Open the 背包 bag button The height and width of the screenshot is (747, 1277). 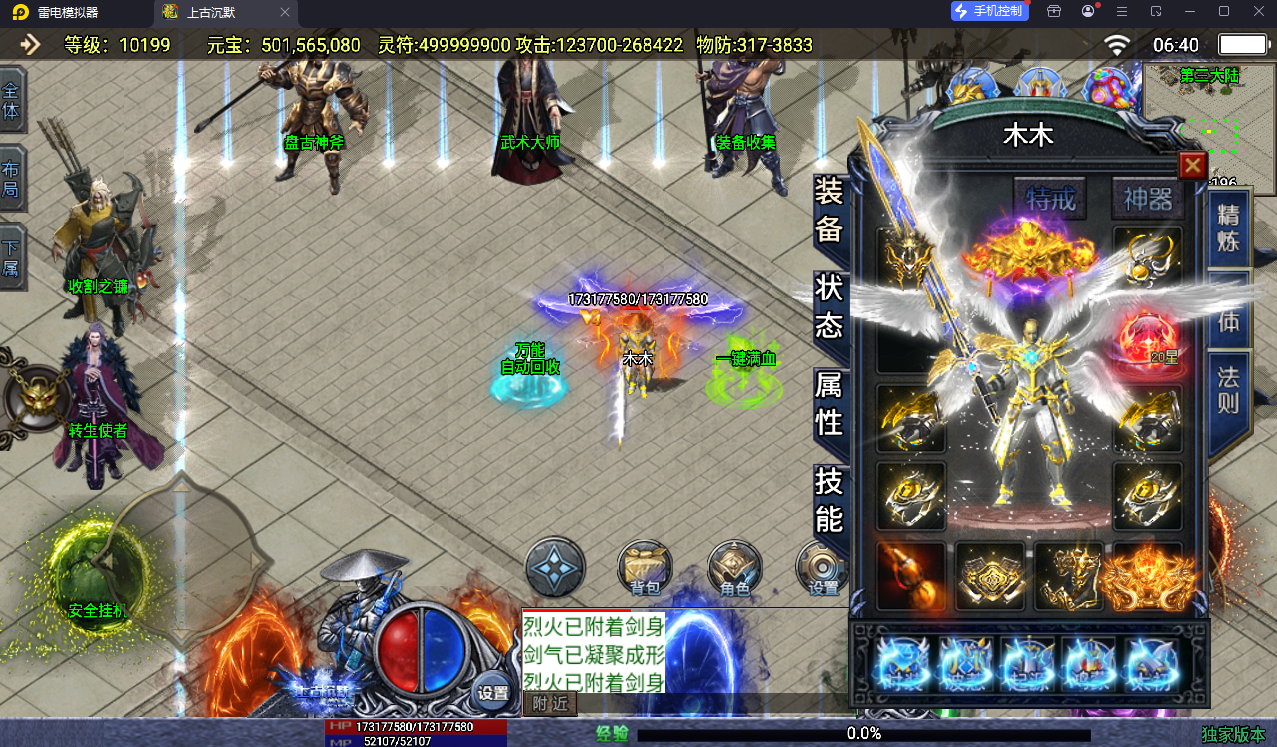[645, 568]
